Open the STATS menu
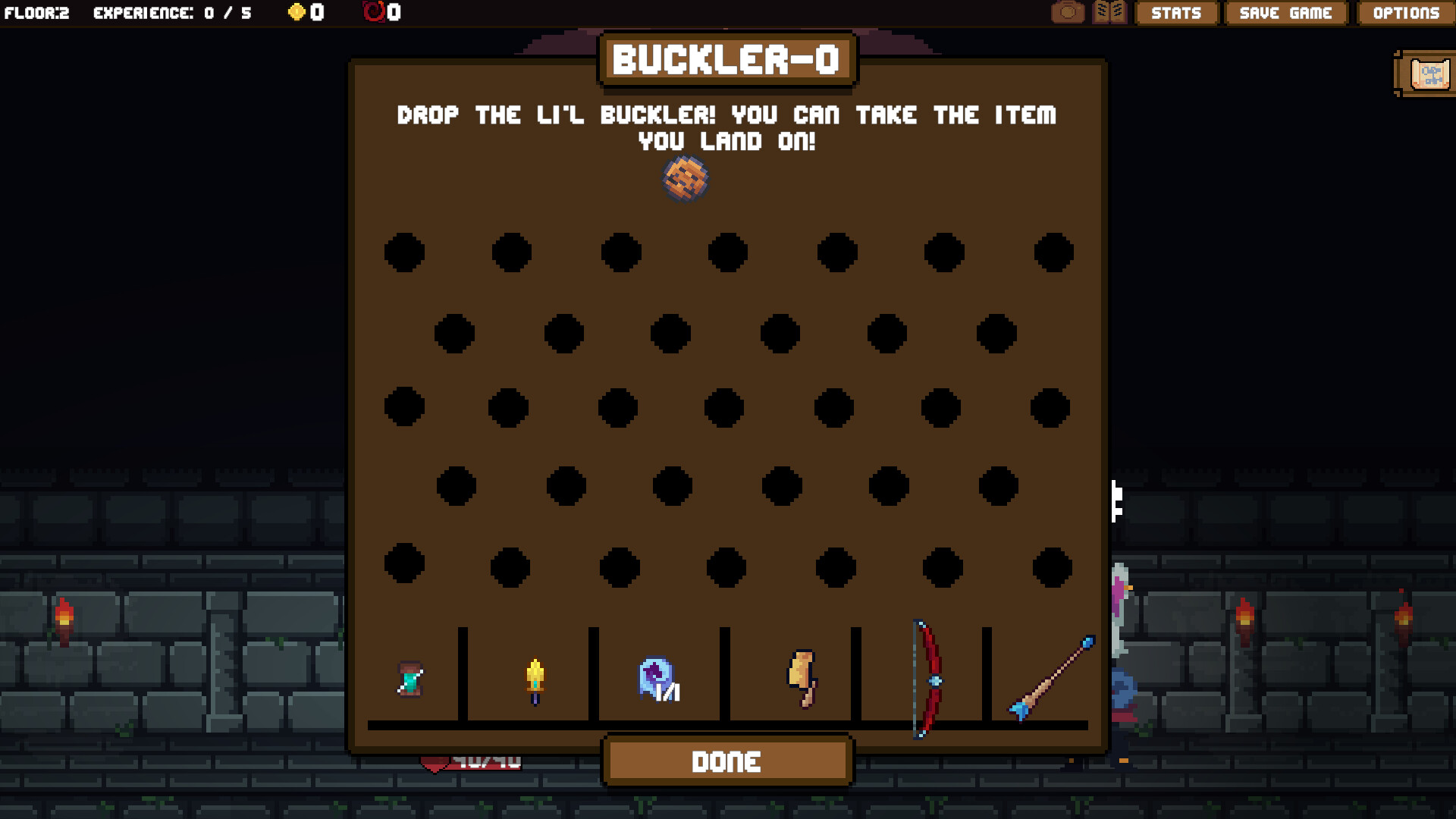Screen dimensions: 1456x819 click(1176, 13)
